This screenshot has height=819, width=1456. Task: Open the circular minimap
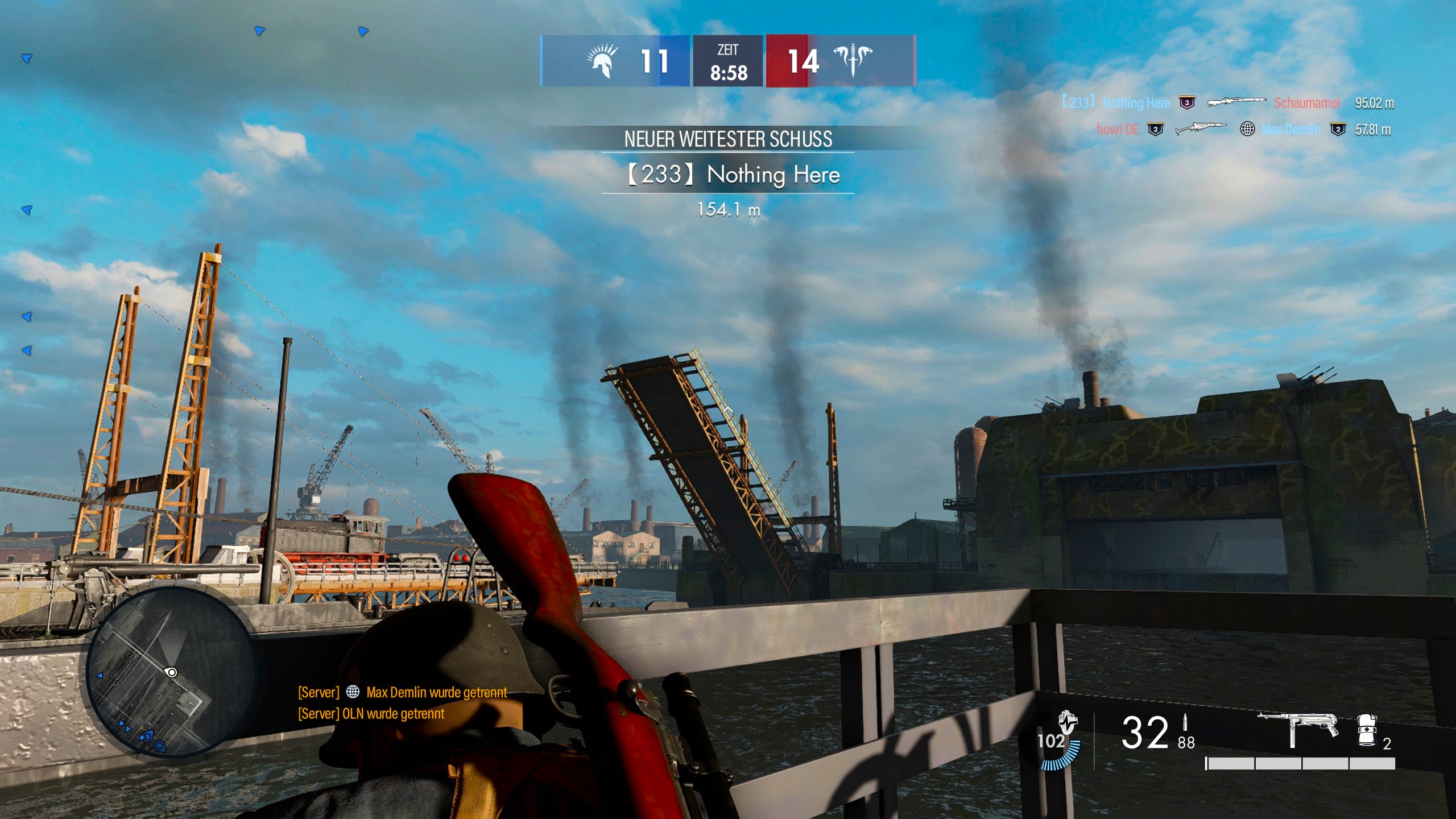point(169,672)
